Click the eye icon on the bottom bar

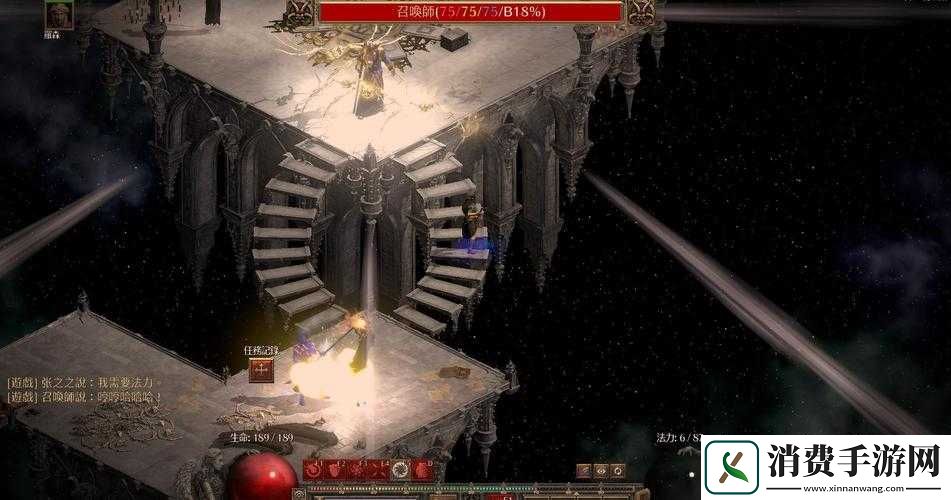[600, 470]
